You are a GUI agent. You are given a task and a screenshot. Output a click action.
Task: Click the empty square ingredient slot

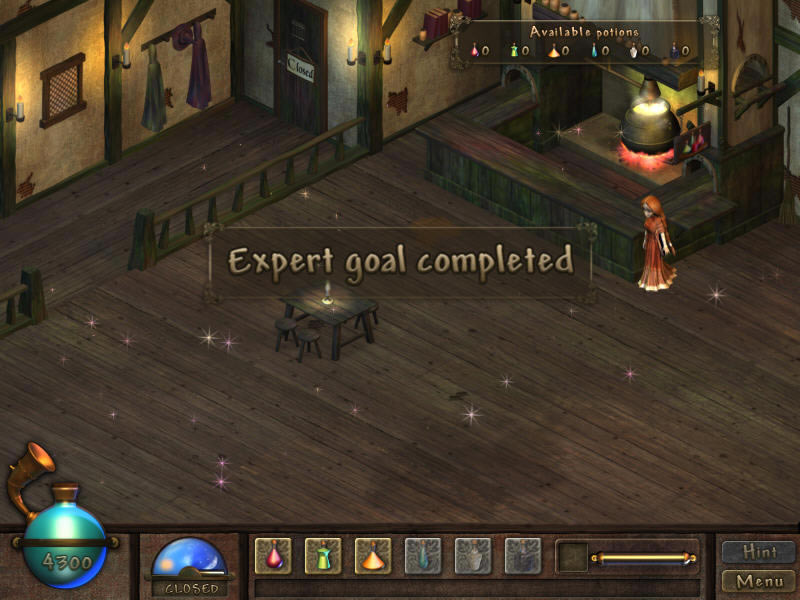coord(573,557)
